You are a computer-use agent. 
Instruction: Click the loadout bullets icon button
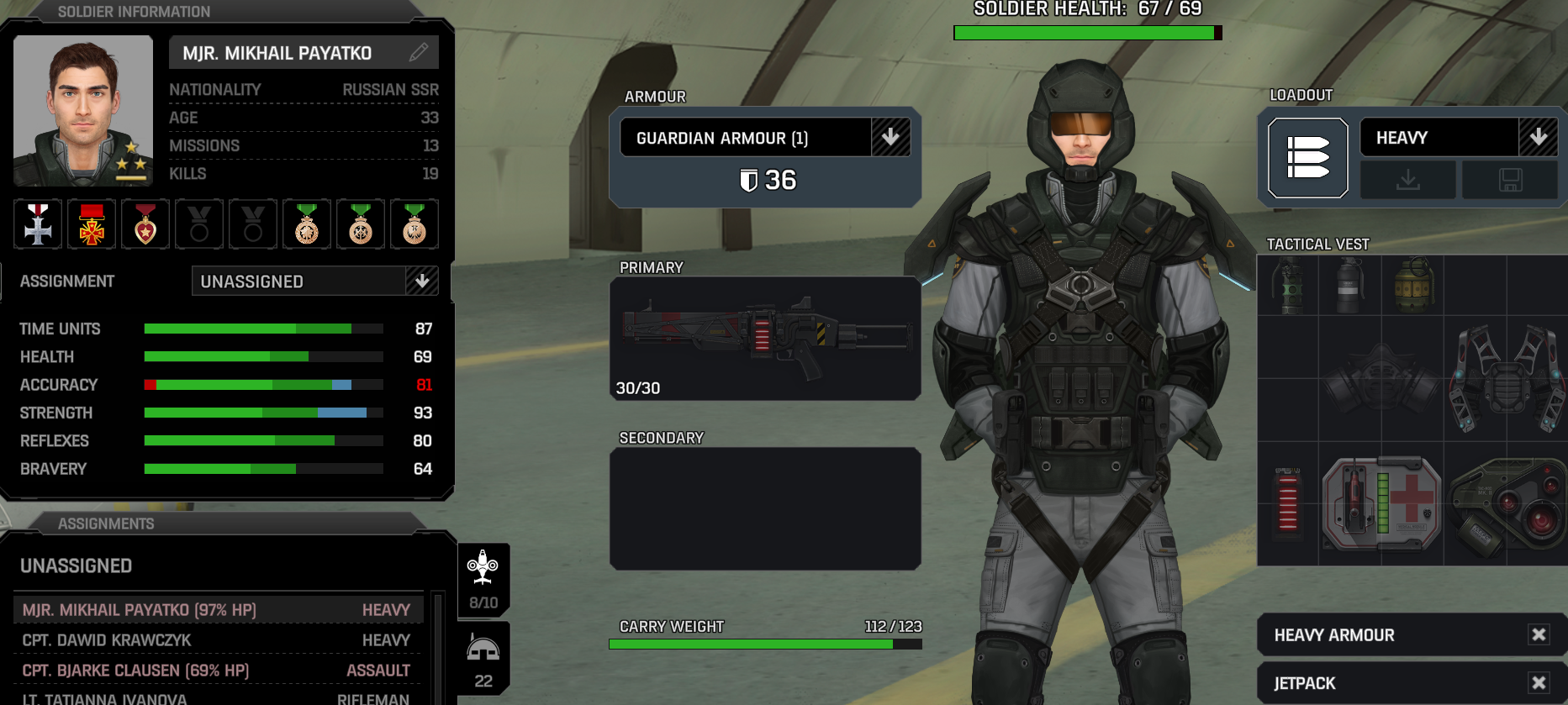click(1307, 158)
